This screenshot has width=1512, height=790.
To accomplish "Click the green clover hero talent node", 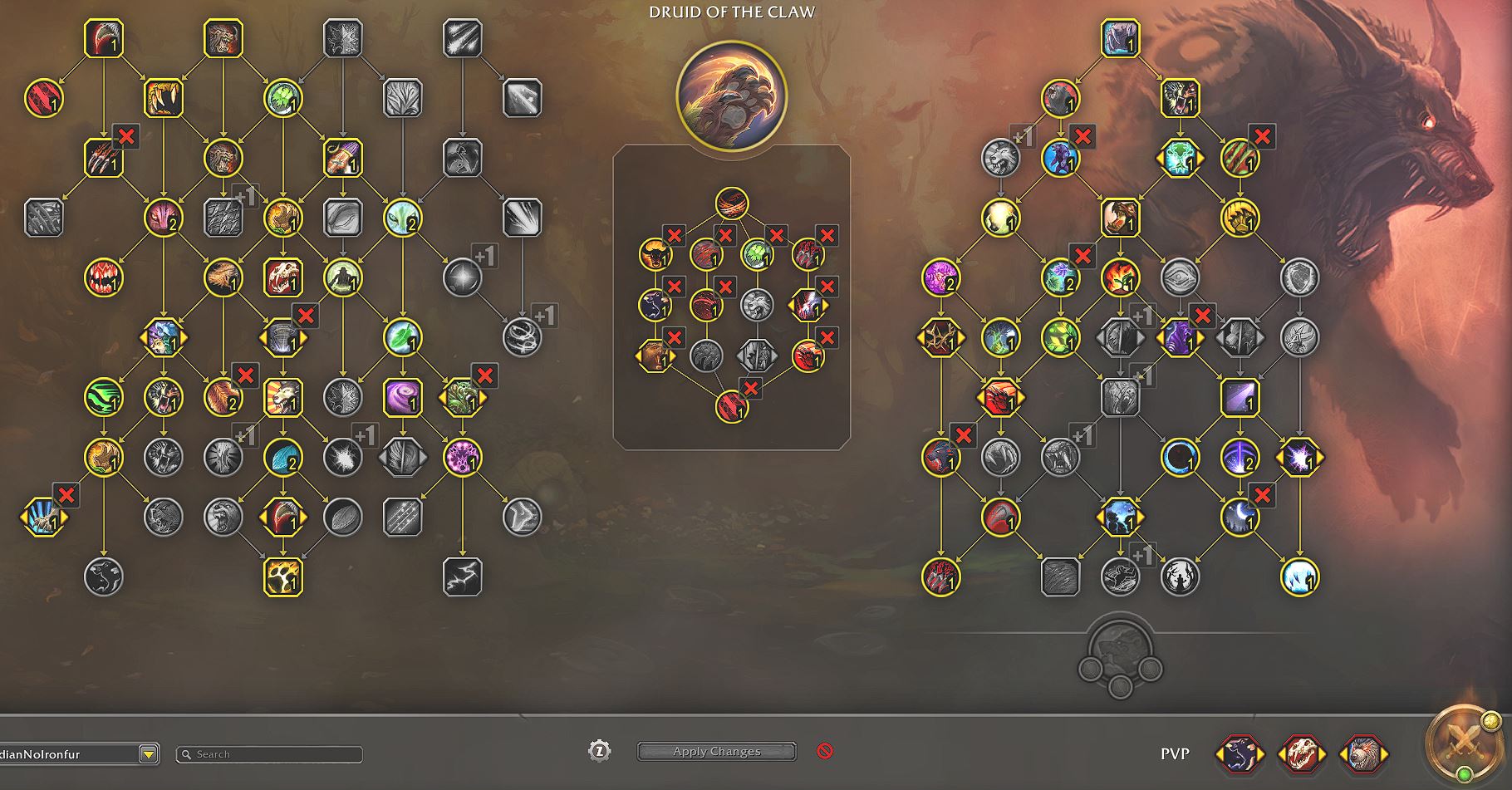I will 756,254.
